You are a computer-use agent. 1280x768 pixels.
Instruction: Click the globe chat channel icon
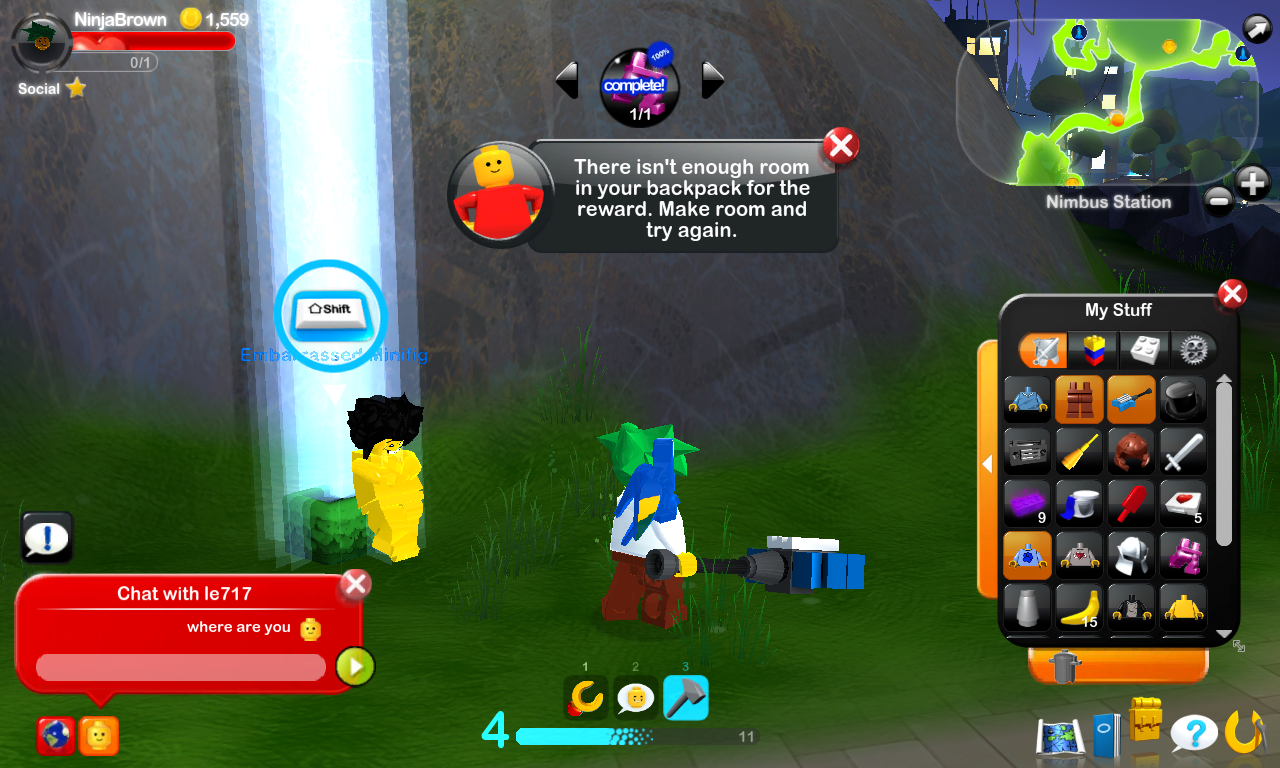(57, 737)
